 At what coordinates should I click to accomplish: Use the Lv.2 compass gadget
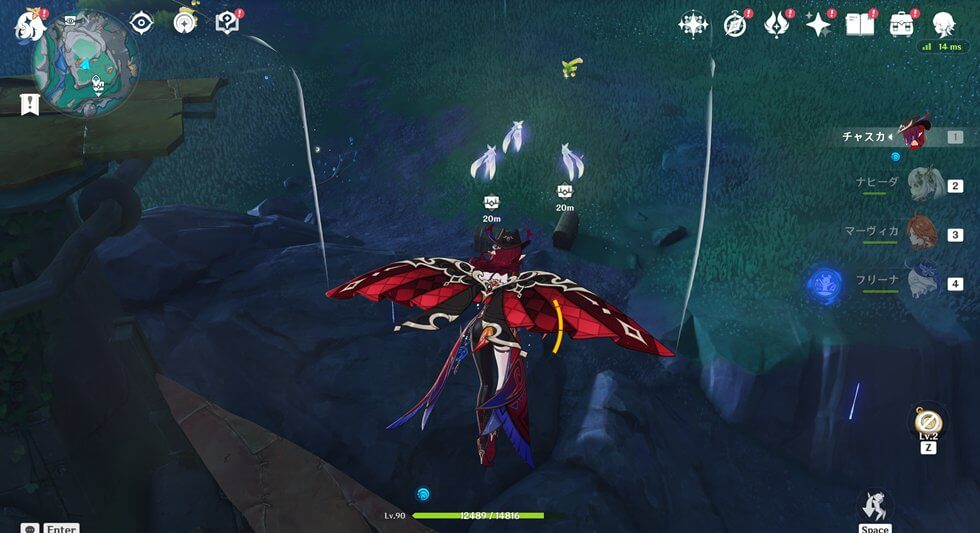tap(929, 423)
